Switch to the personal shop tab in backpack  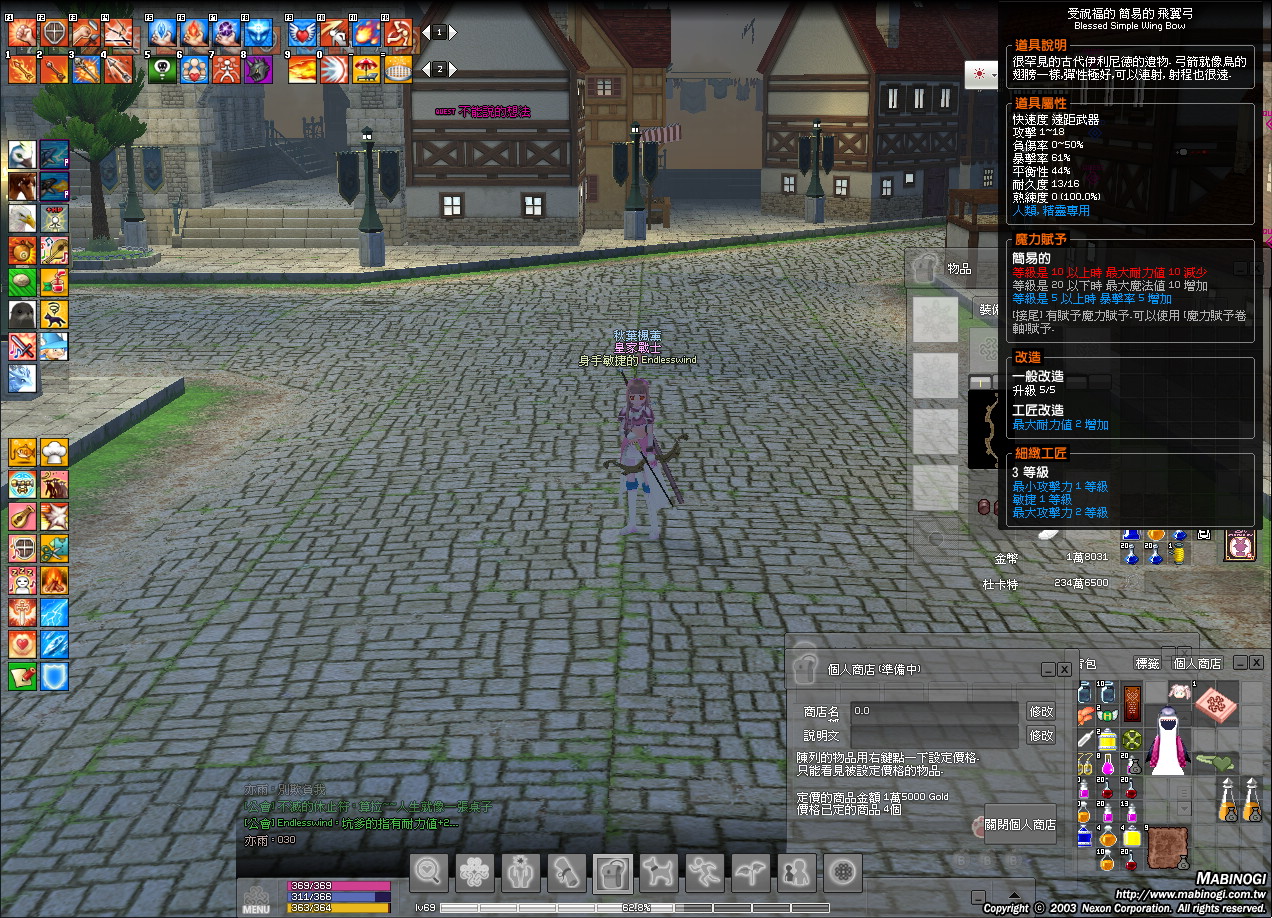click(1197, 663)
